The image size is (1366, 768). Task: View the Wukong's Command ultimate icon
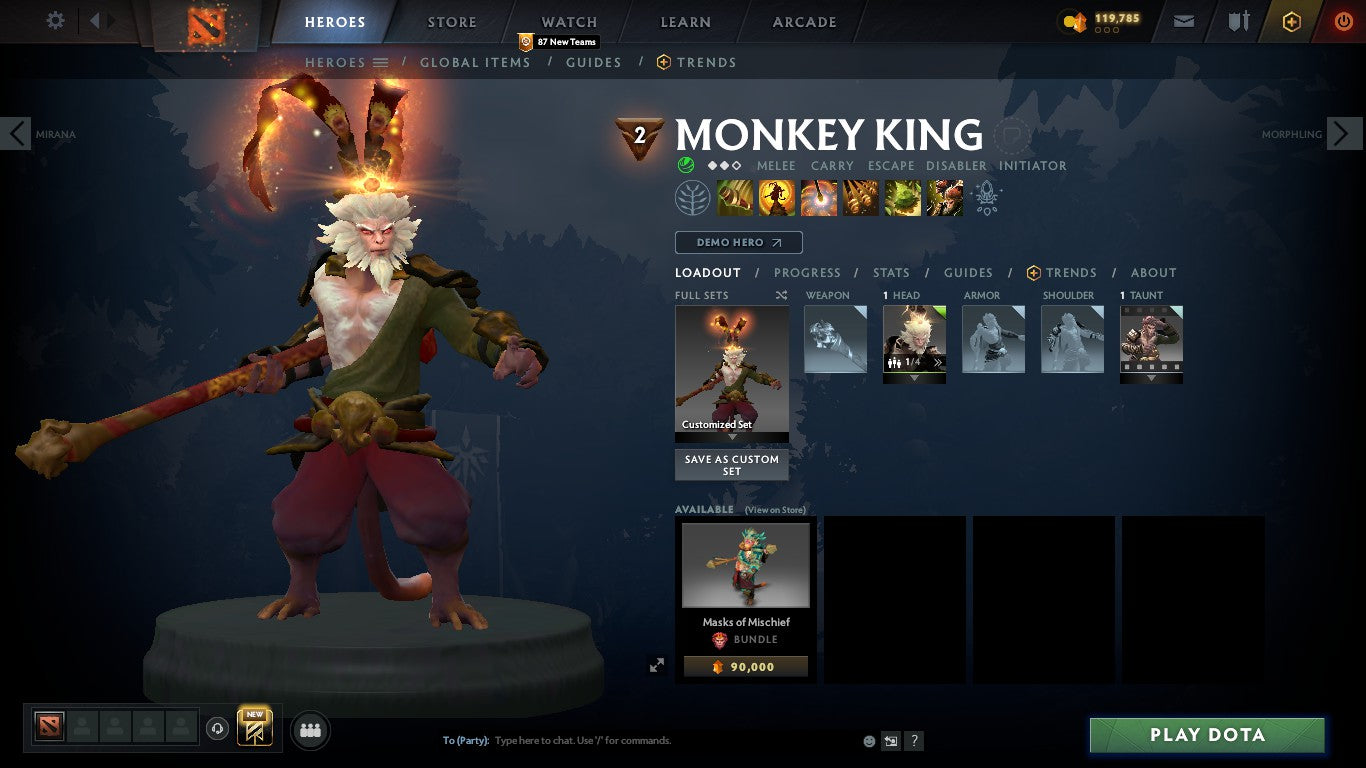click(943, 197)
